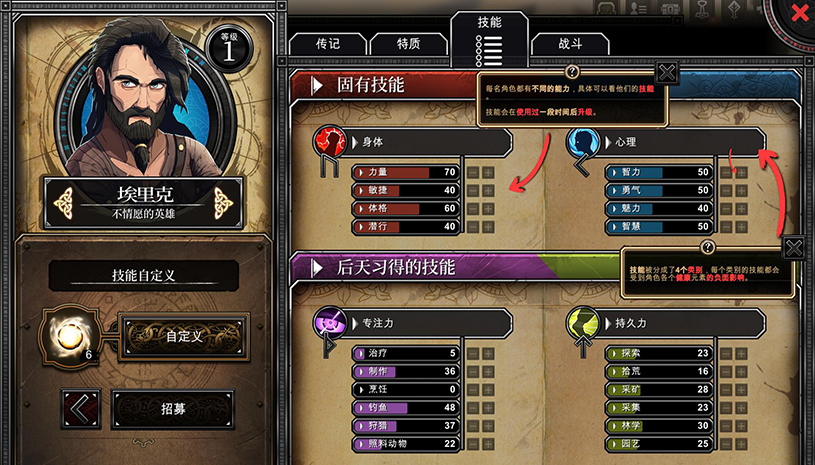Screen dimensions: 815x465
Task: Show the 战斗 tab
Action: (x=570, y=45)
